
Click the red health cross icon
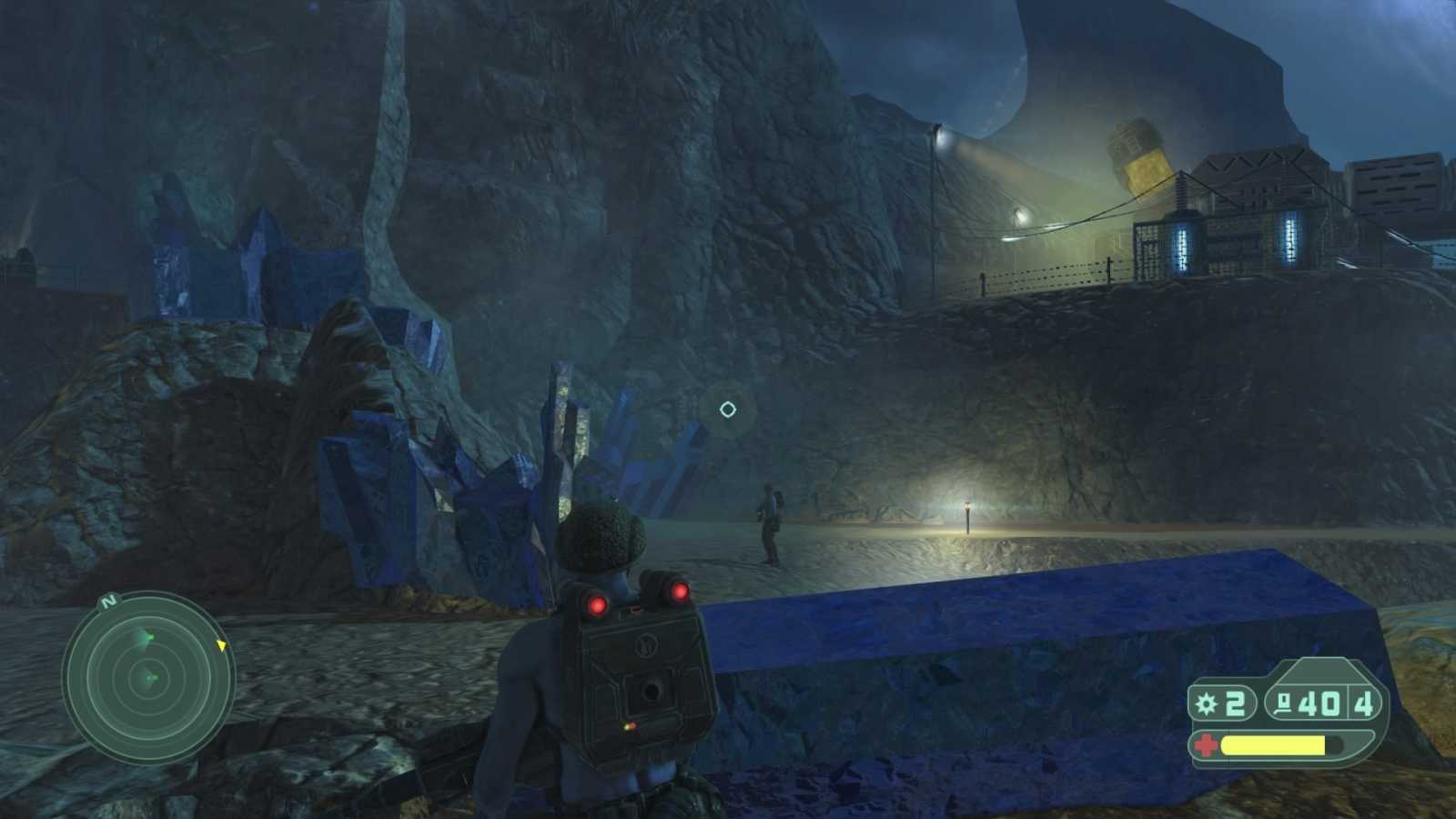tap(1205, 744)
